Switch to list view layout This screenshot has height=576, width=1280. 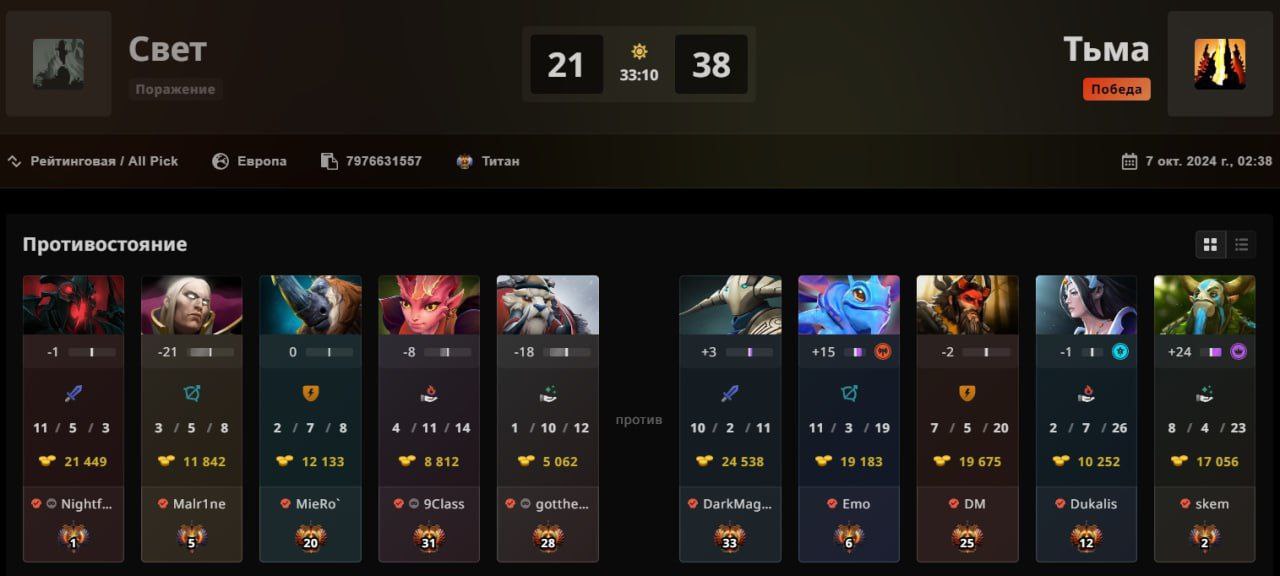click(1241, 245)
